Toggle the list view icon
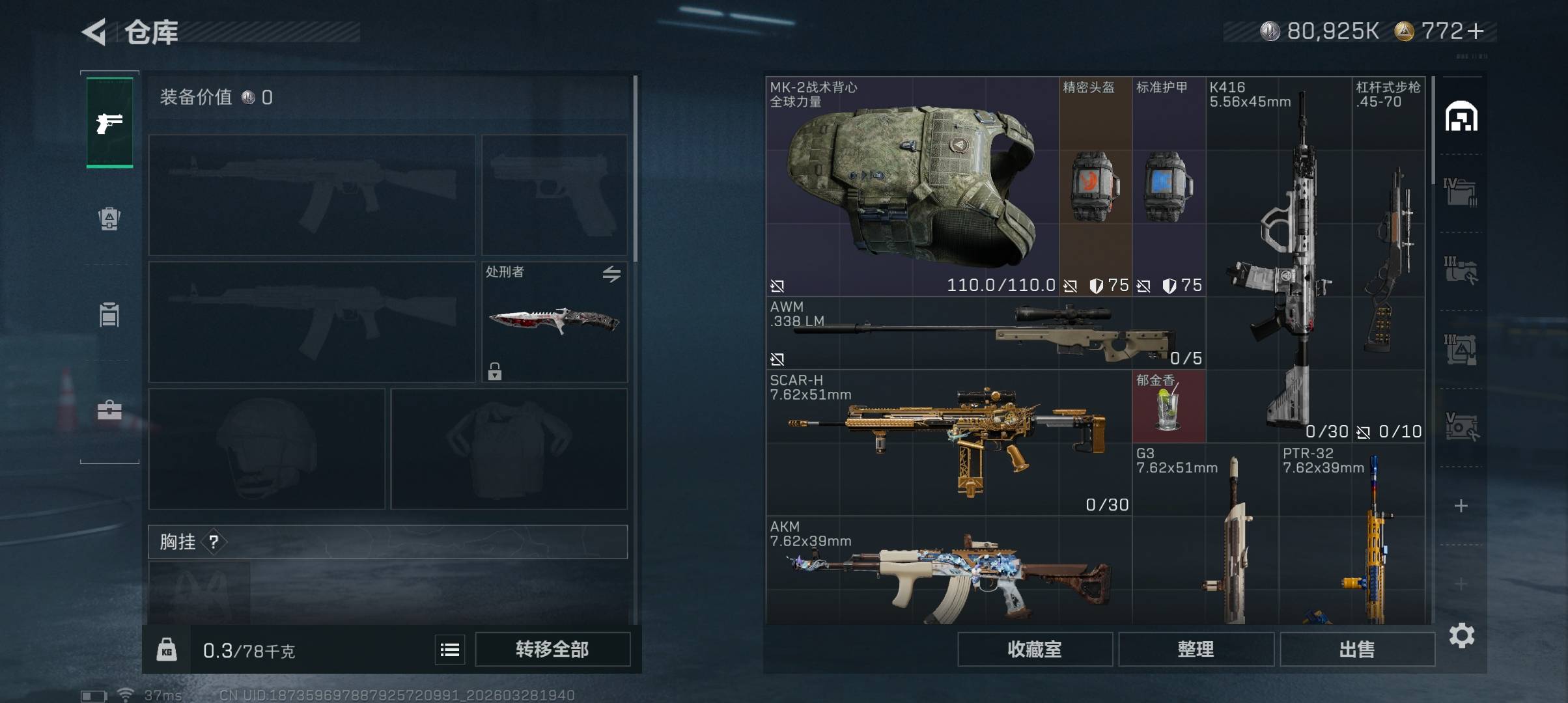Image resolution: width=1568 pixels, height=703 pixels. click(x=450, y=650)
